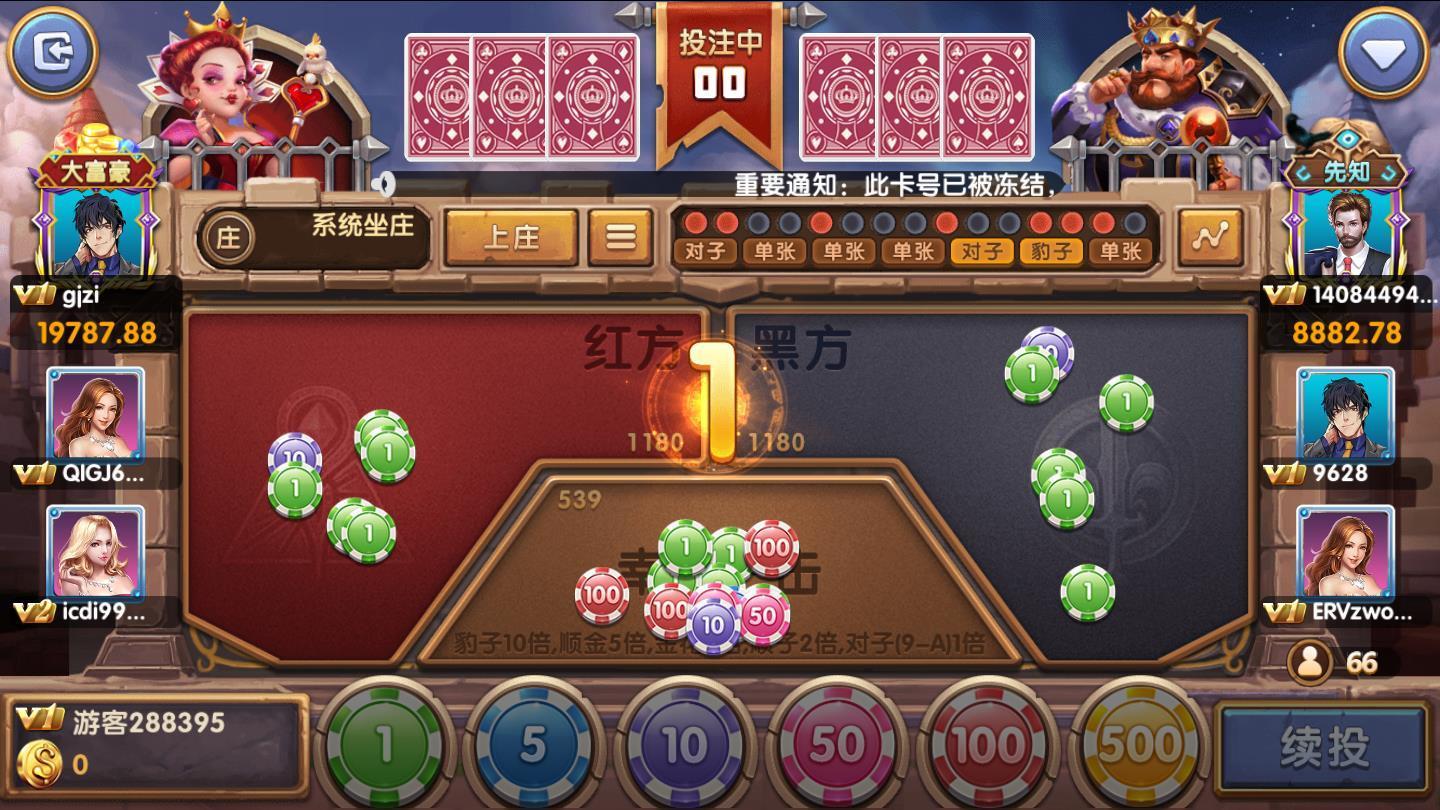1440x810 pixels.
Task: Click the diamond icon in top-right corner
Action: click(1386, 50)
